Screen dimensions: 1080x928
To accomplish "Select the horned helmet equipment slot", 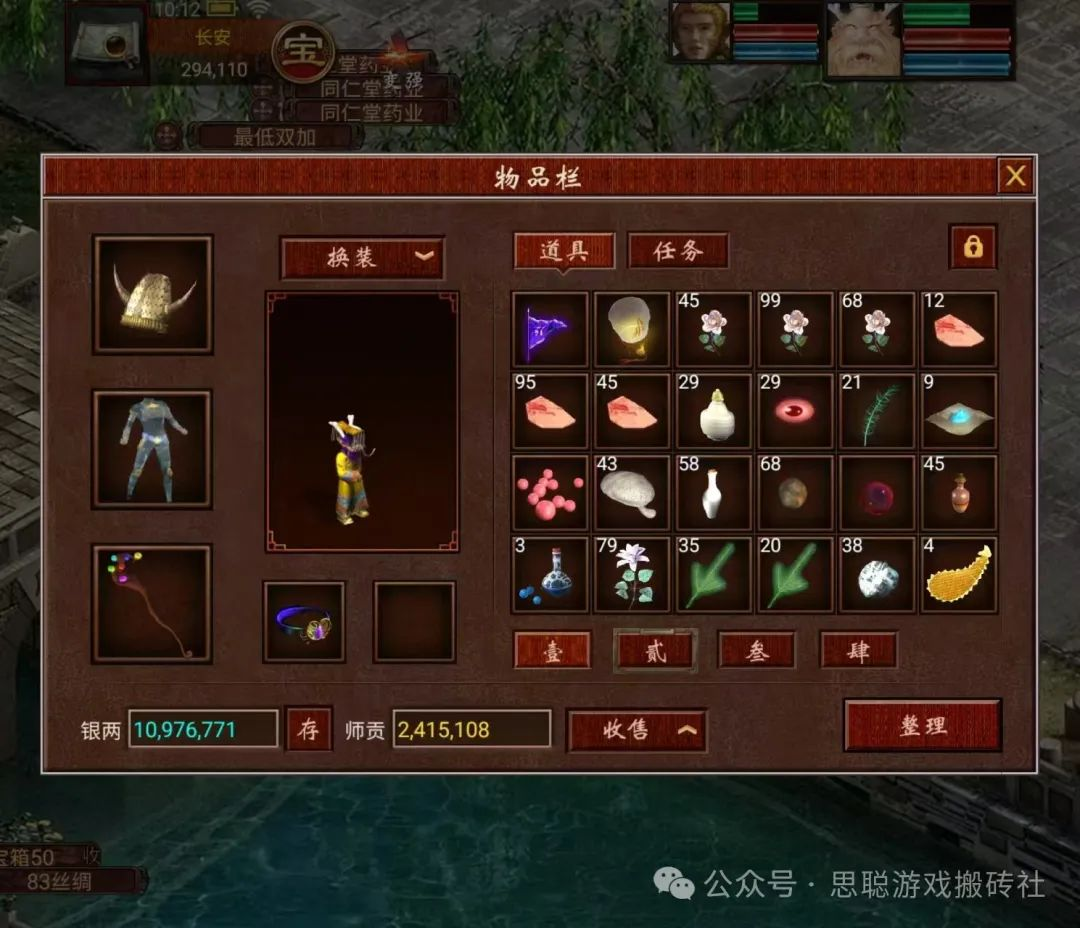I will click(153, 295).
